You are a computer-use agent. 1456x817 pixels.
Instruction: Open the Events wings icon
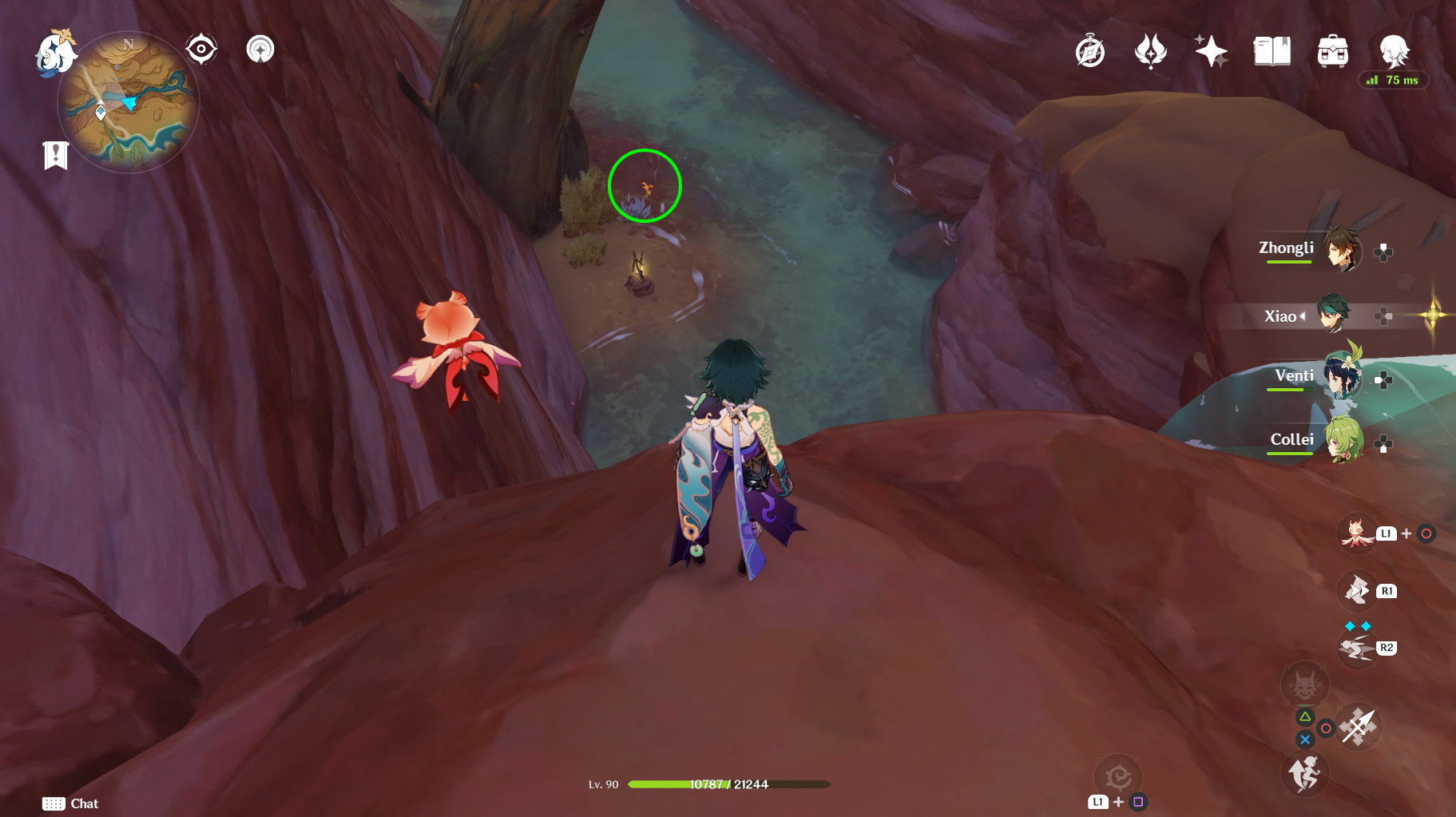tap(1150, 51)
